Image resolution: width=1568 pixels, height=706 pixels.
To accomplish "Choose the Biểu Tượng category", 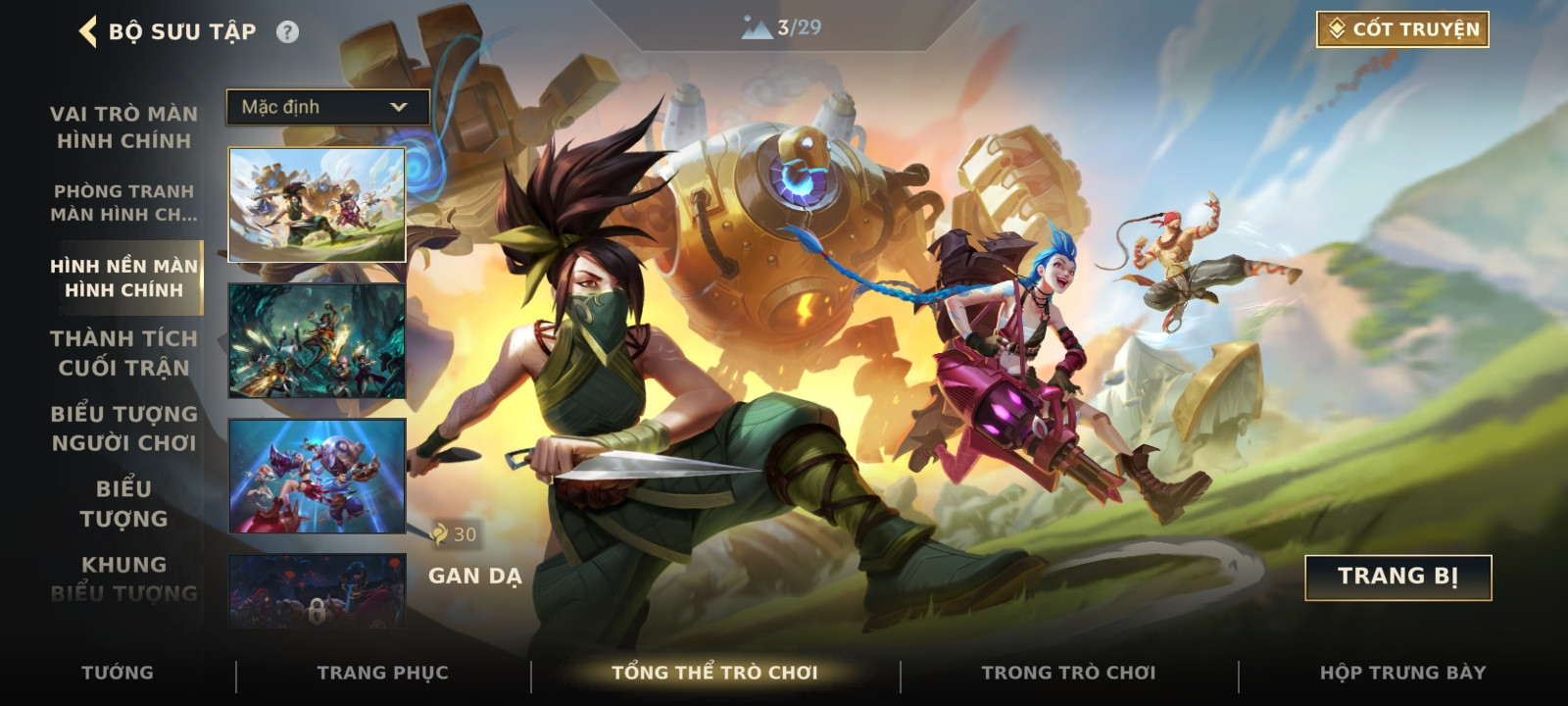I will (123, 503).
